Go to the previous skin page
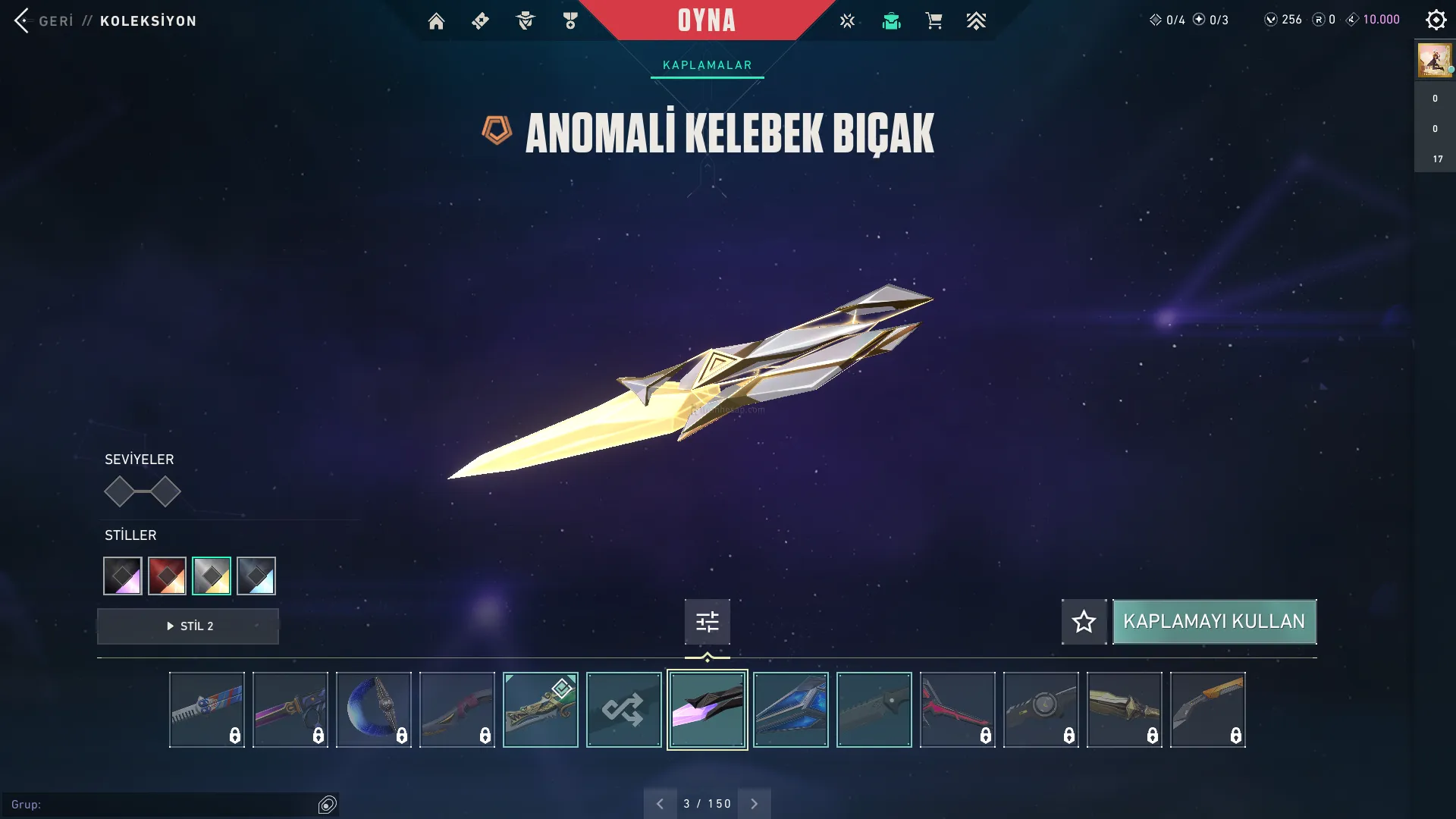The width and height of the screenshot is (1456, 819). point(660,804)
